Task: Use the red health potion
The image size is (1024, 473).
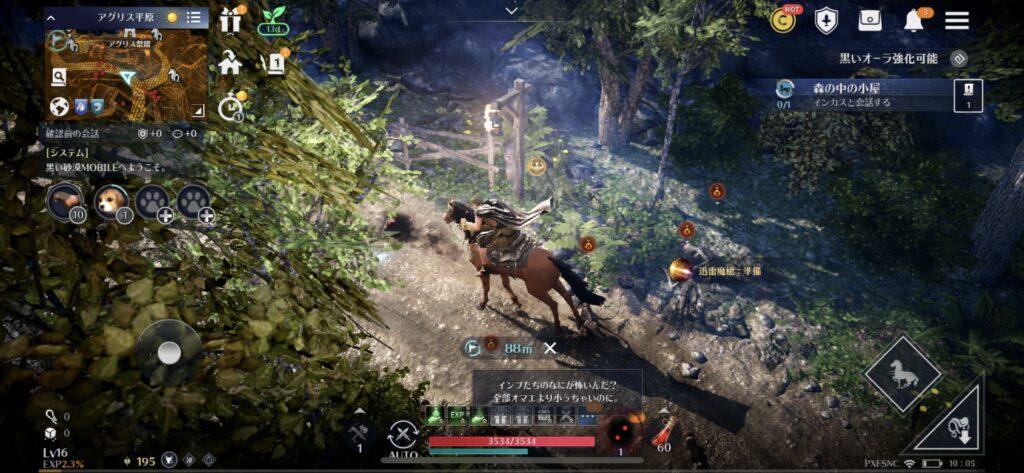Action: [x=661, y=431]
